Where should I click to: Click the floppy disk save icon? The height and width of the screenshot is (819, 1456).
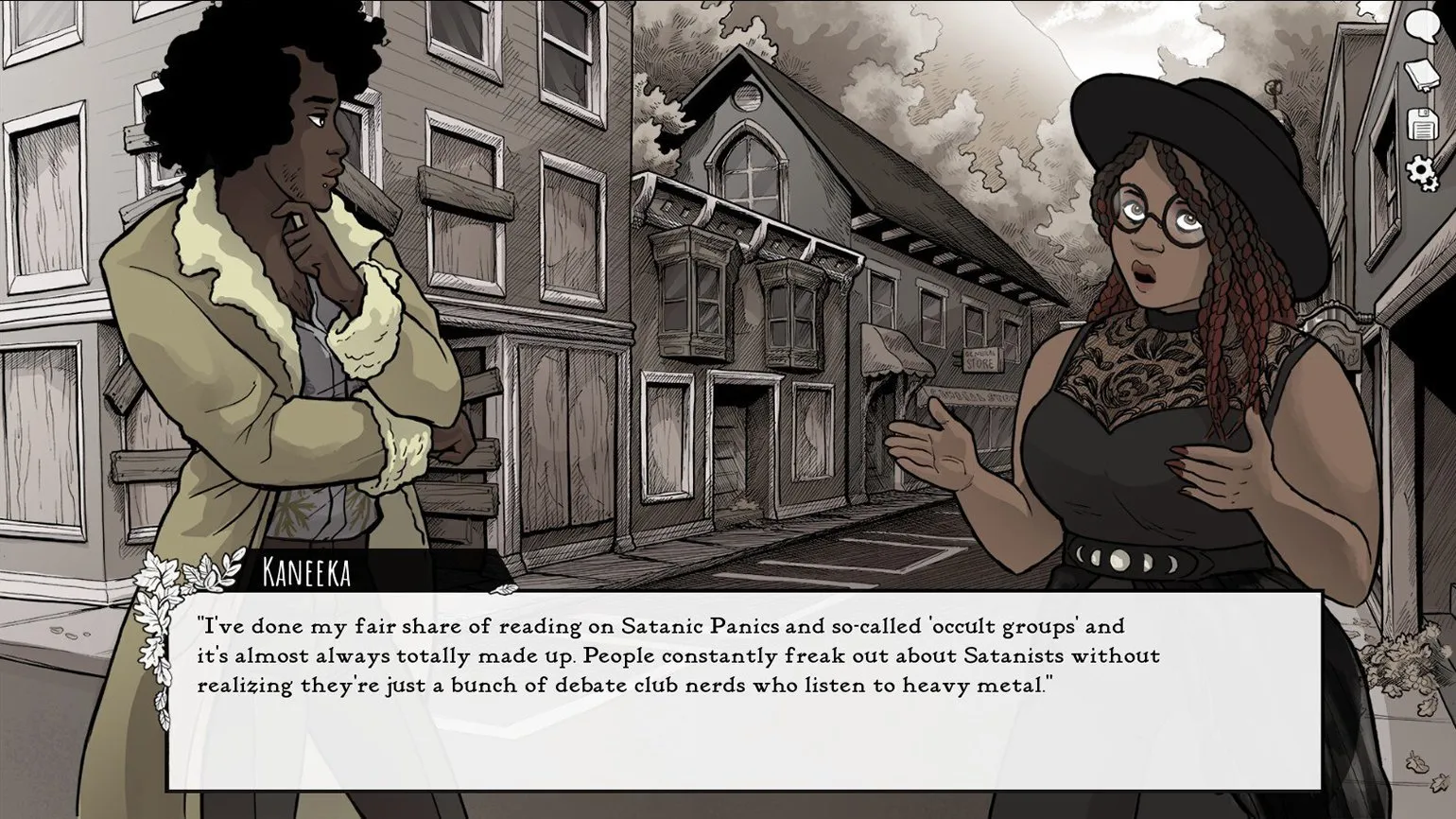1420,124
